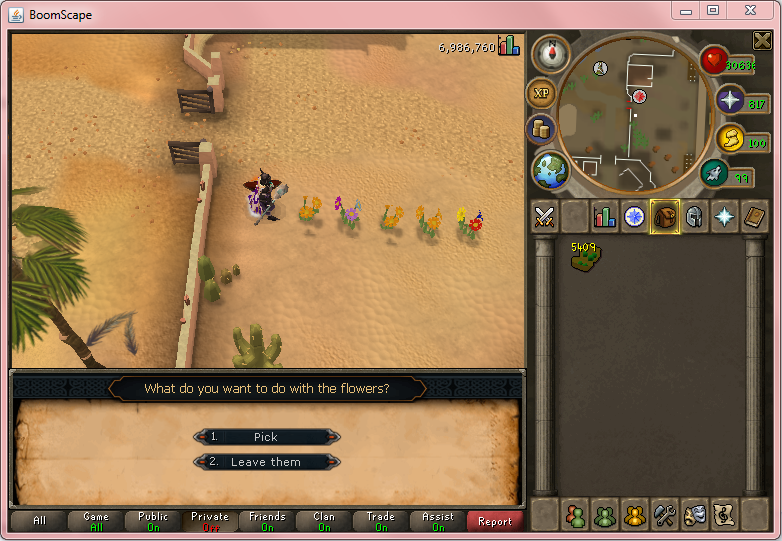Open the settings wrench tab
This screenshot has height=541, width=782.
[665, 516]
